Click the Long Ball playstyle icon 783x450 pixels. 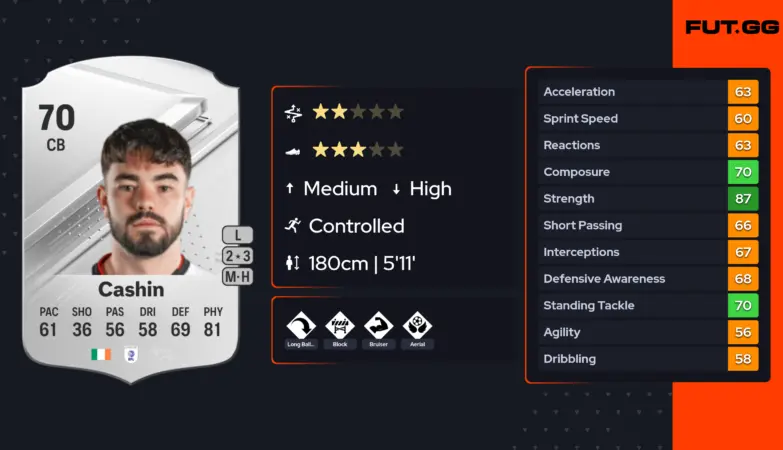point(301,326)
